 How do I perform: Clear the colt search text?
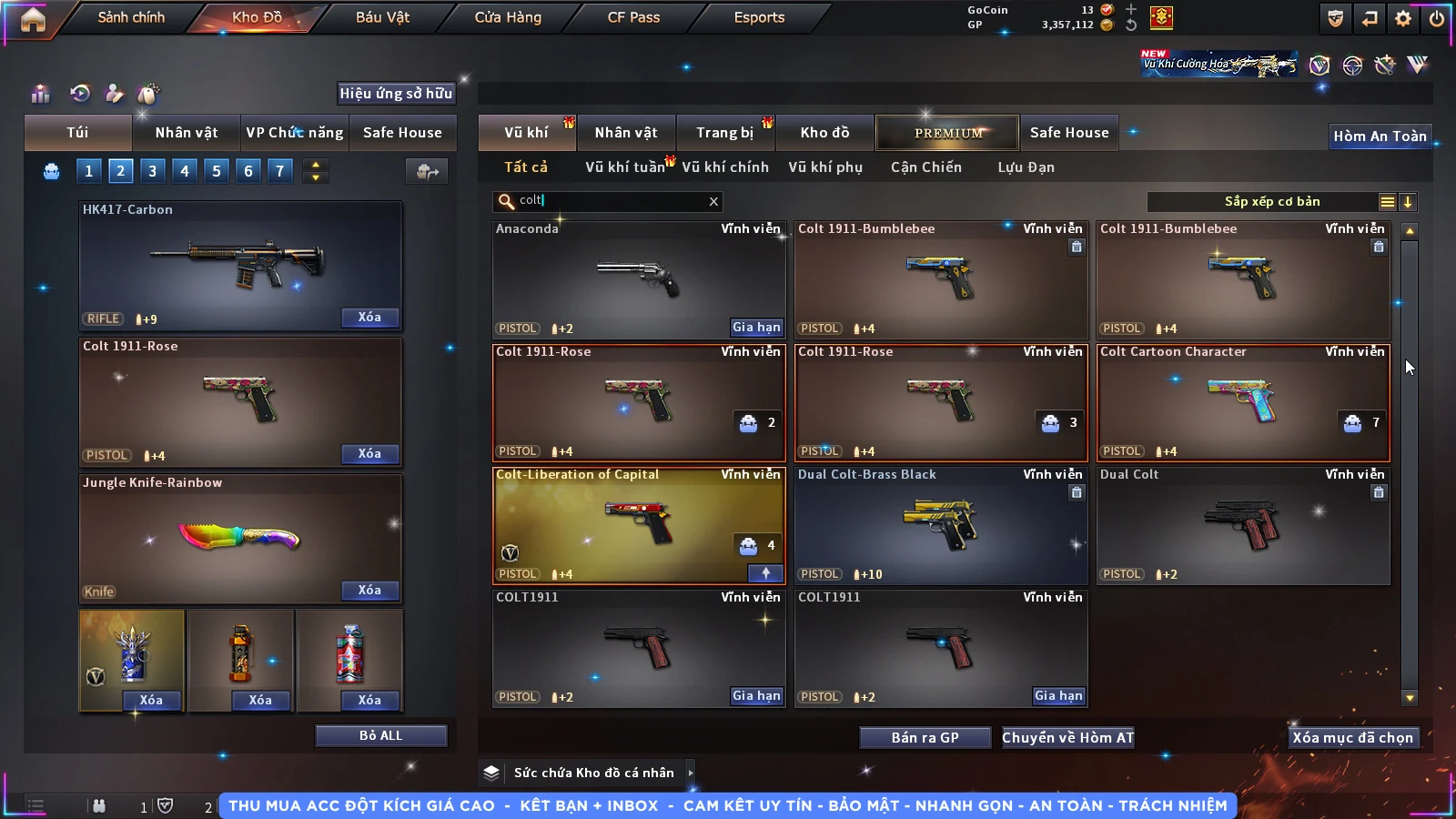713,201
